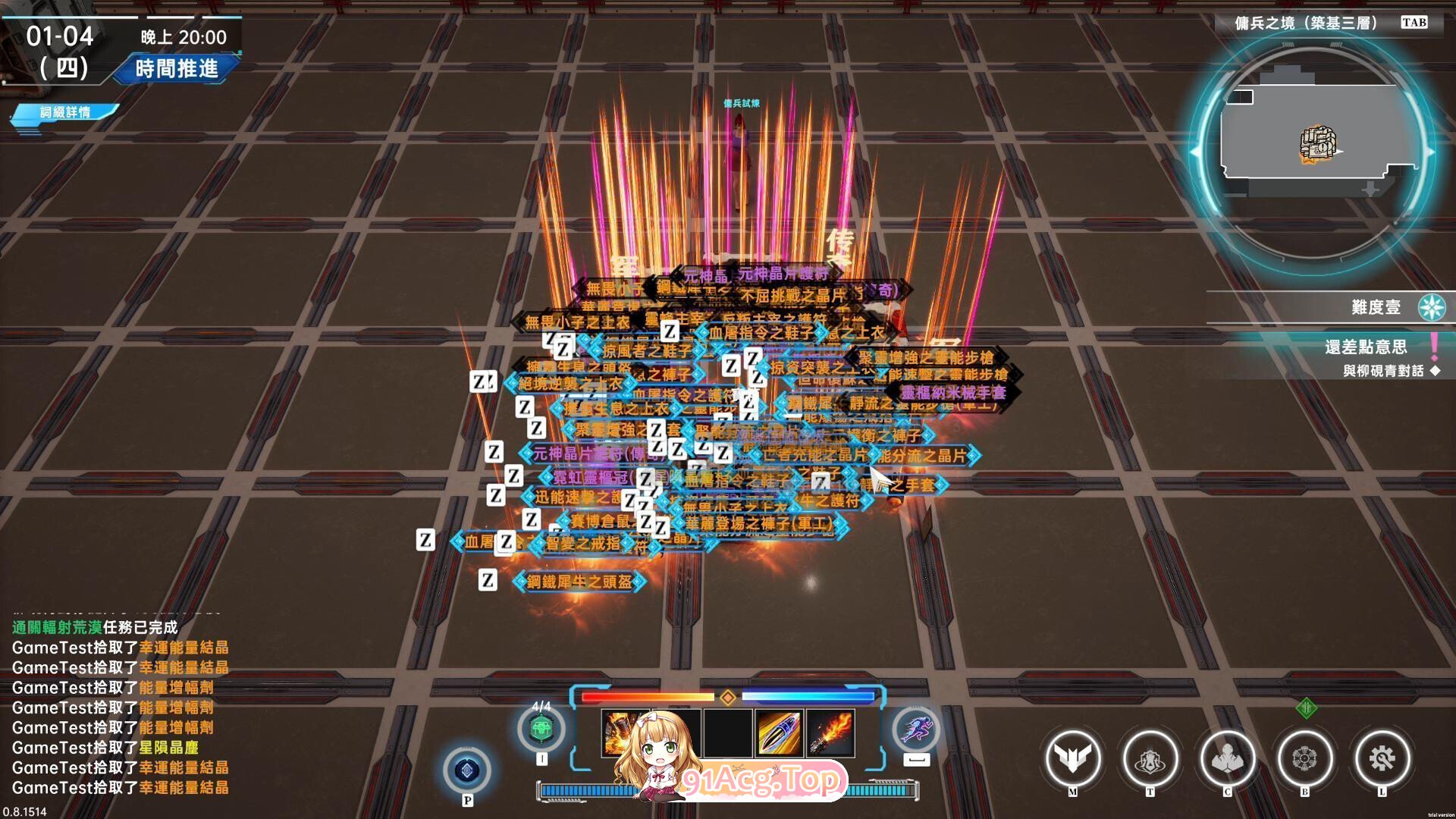This screenshot has width=1456, height=819.
Task: Open the gear and wrench settings
Action: pos(1382,758)
